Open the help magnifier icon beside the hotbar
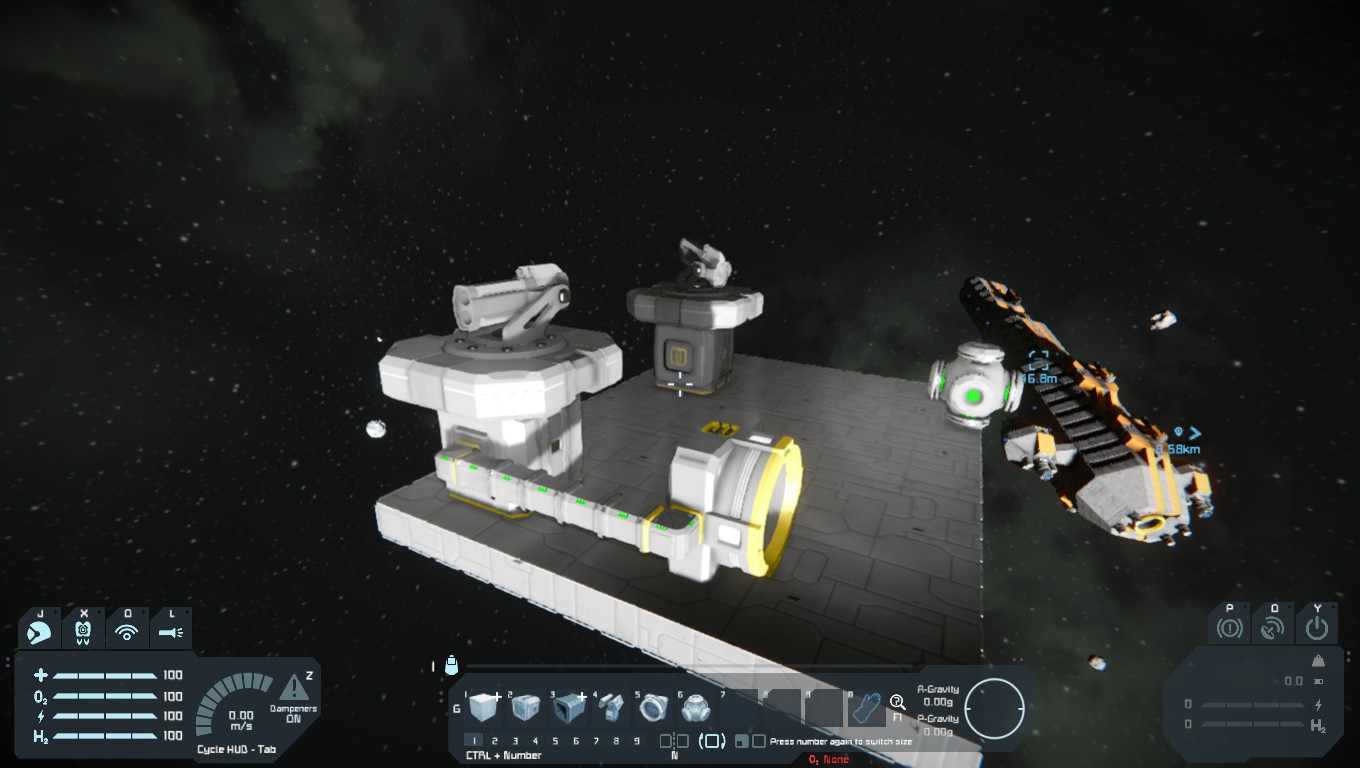The height and width of the screenshot is (768, 1360). click(x=897, y=702)
